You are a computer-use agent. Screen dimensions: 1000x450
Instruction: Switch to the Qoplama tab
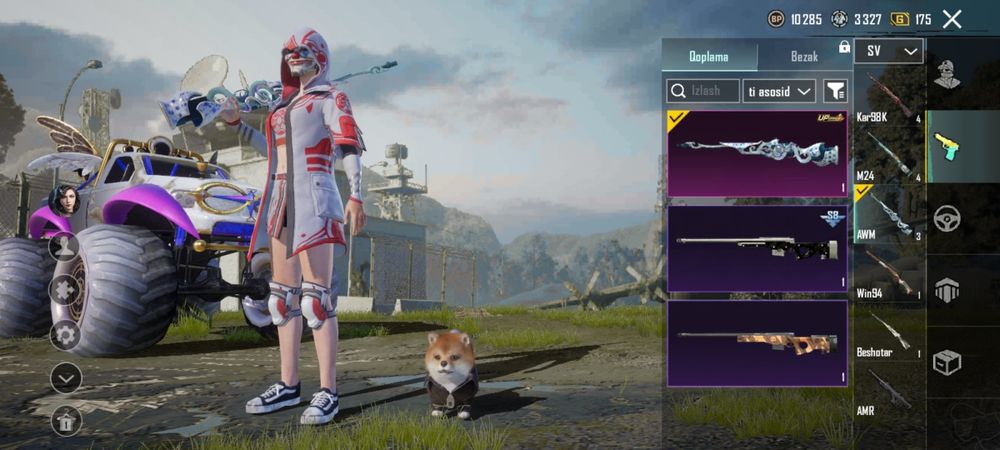(709, 56)
